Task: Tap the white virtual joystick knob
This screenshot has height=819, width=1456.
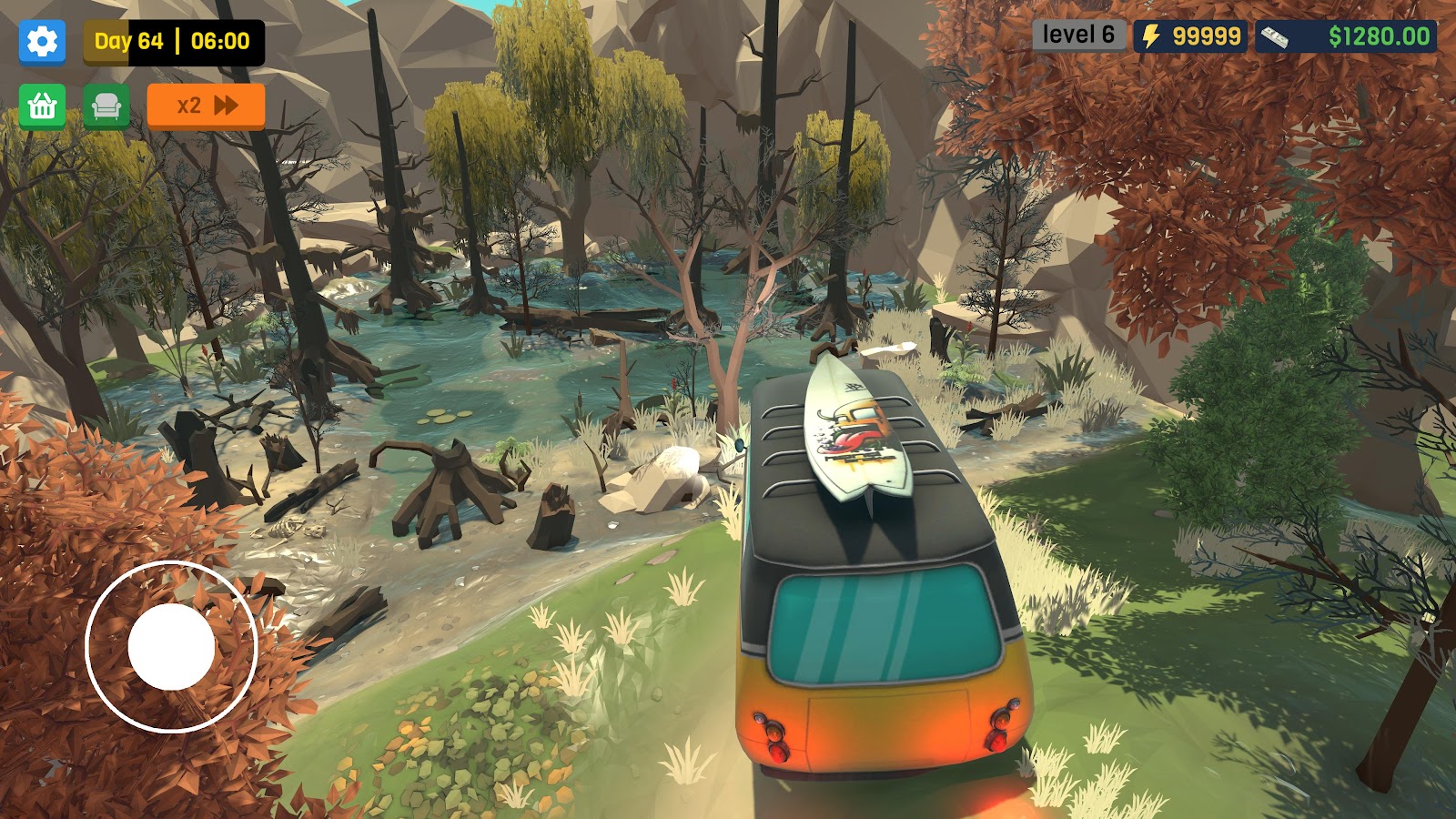Action: (x=171, y=647)
